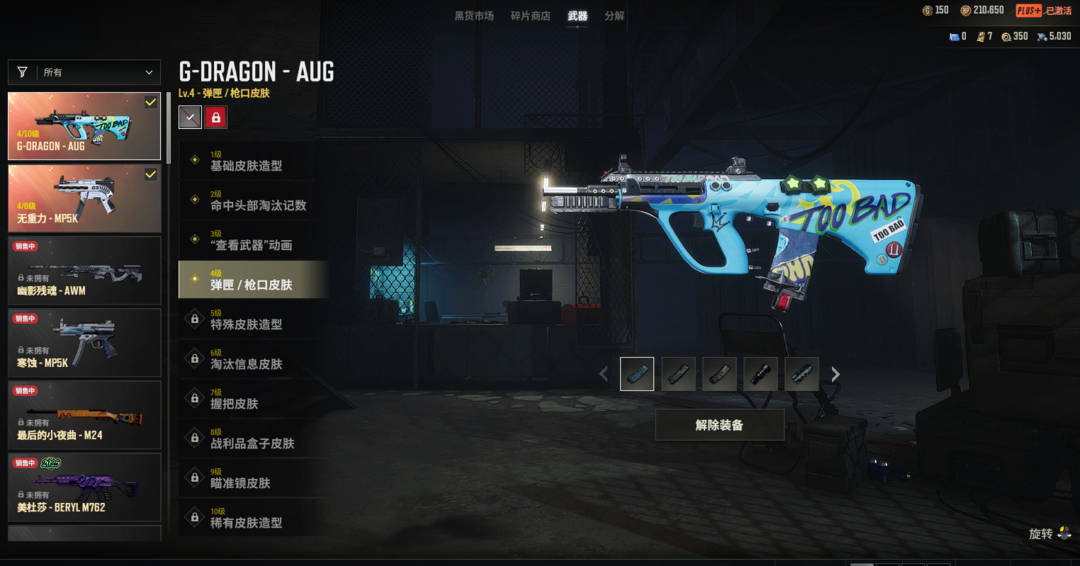
Task: Pick the 寒蚀 - MP5K skin card
Action: click(x=84, y=342)
